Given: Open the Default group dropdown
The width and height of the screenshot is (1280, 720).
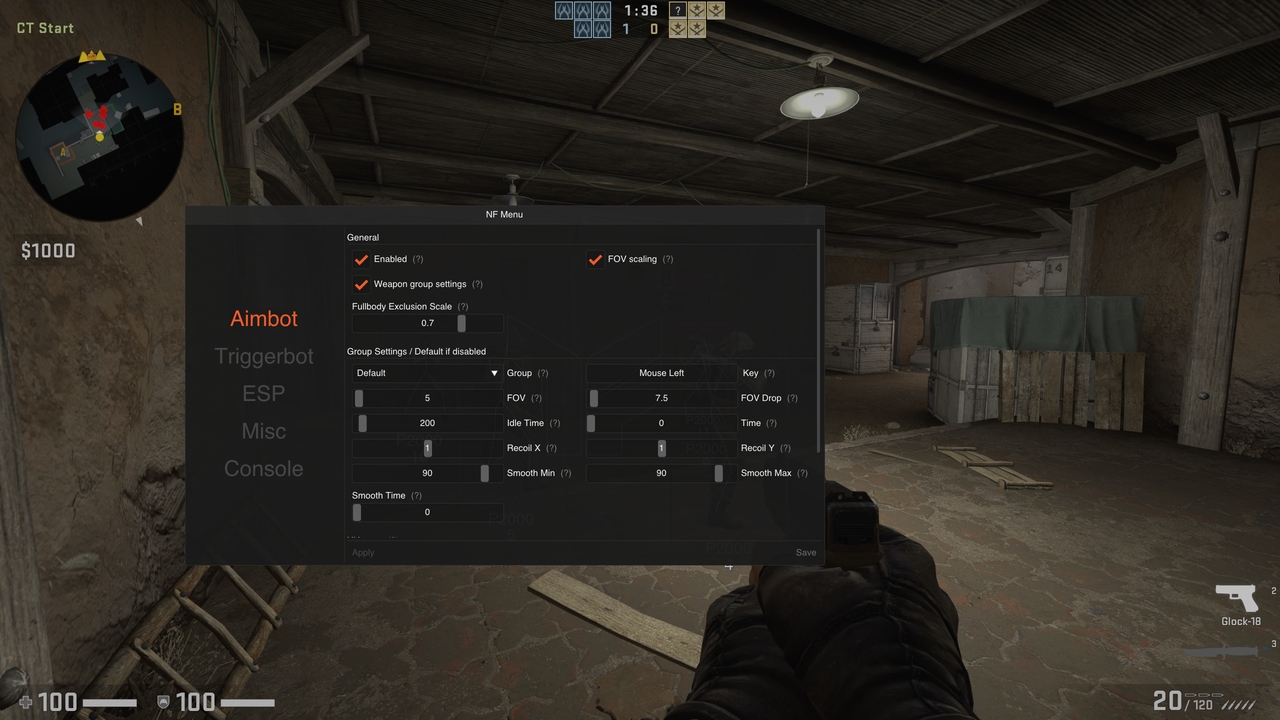Looking at the screenshot, I should 427,373.
